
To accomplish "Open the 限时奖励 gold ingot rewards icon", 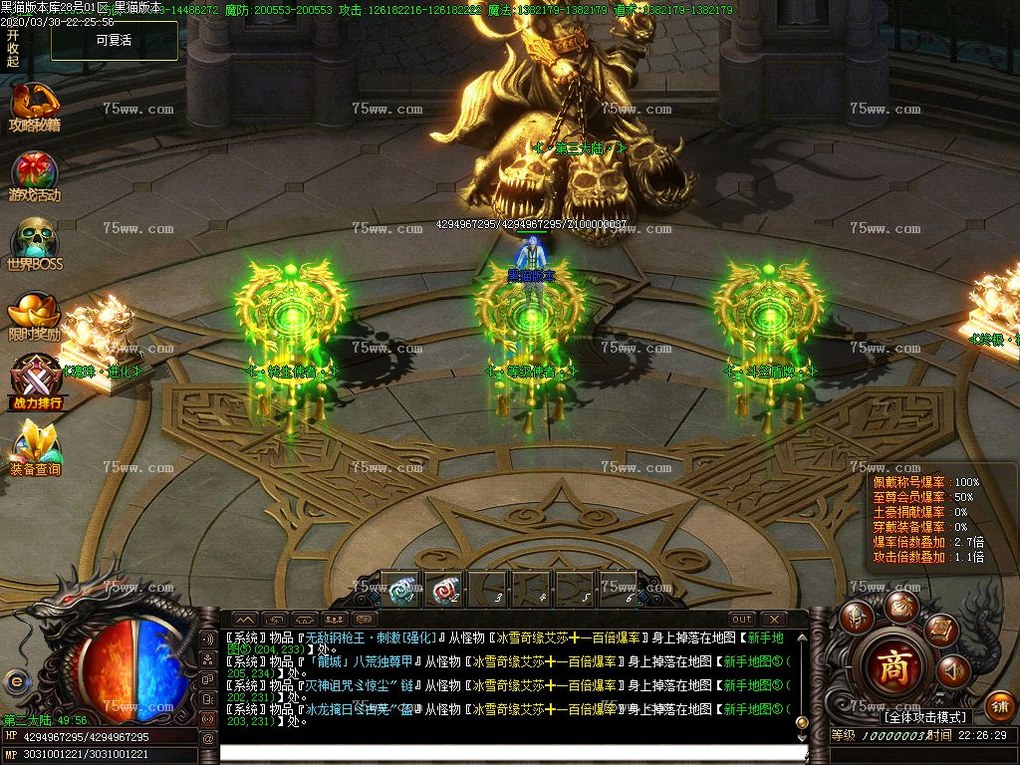I will (x=35, y=314).
